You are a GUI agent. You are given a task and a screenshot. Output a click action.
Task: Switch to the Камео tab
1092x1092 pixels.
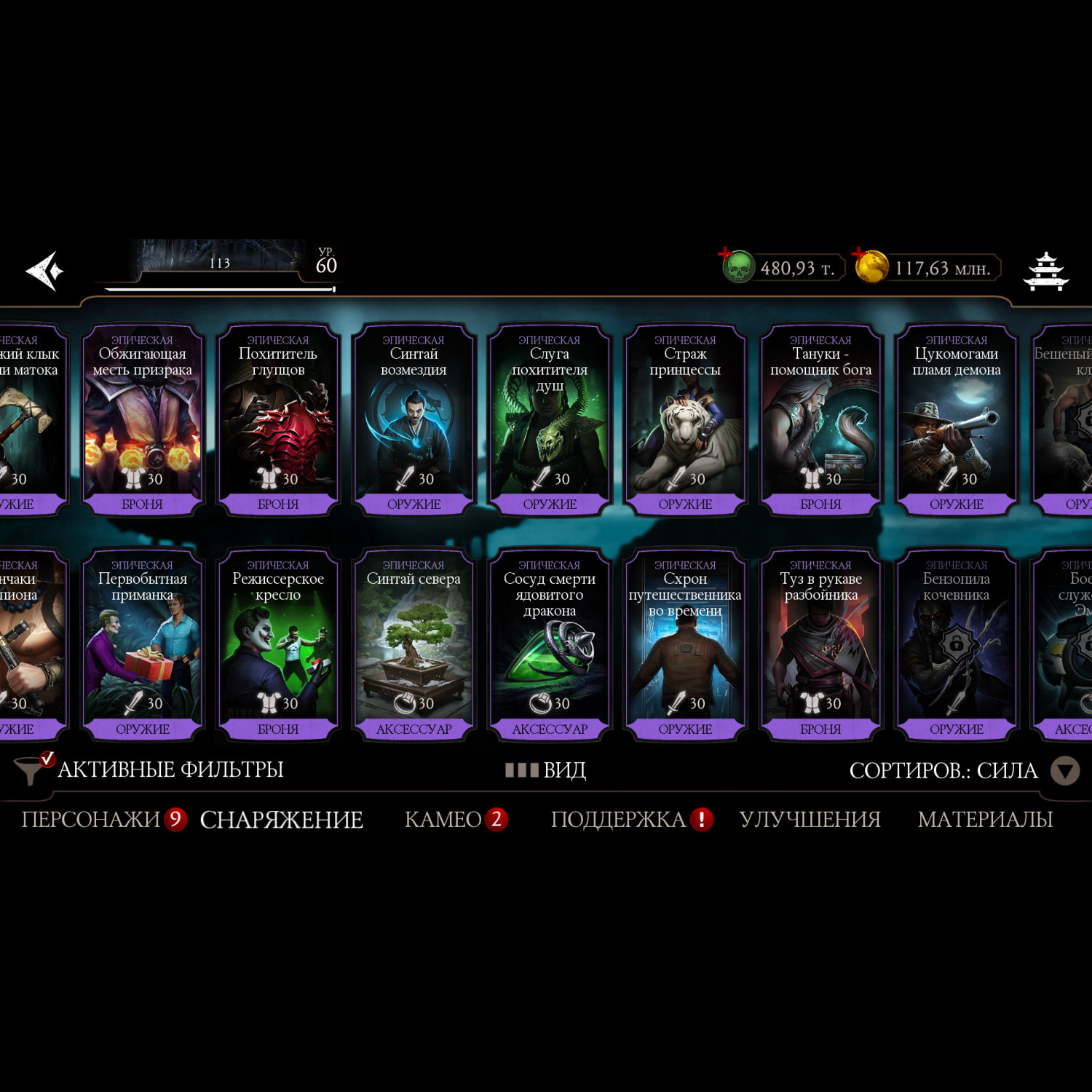tap(443, 820)
